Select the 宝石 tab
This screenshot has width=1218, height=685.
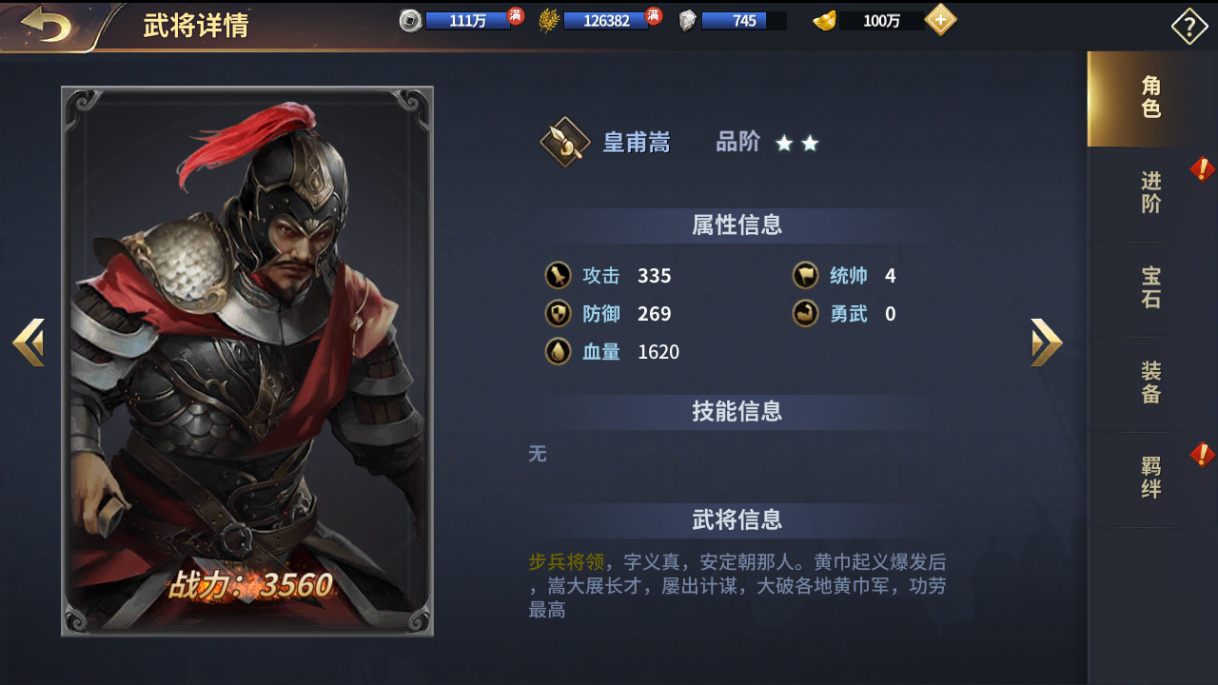pyautogui.click(x=1151, y=288)
